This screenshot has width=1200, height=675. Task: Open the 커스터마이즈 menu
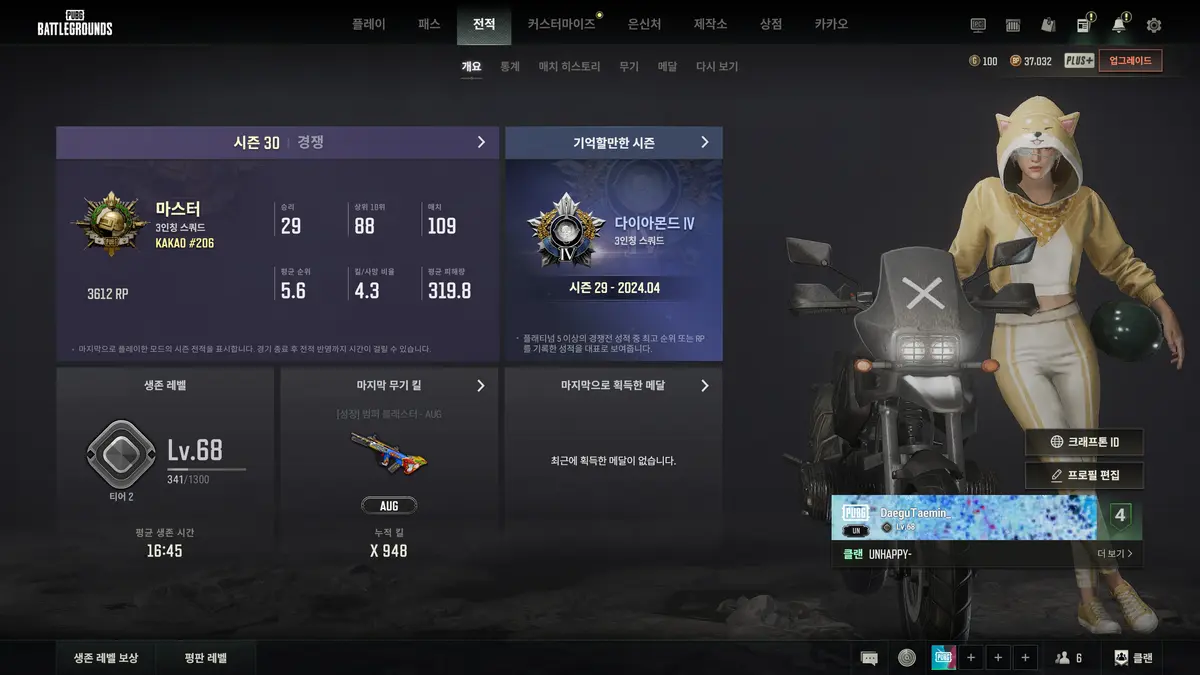tap(561, 24)
